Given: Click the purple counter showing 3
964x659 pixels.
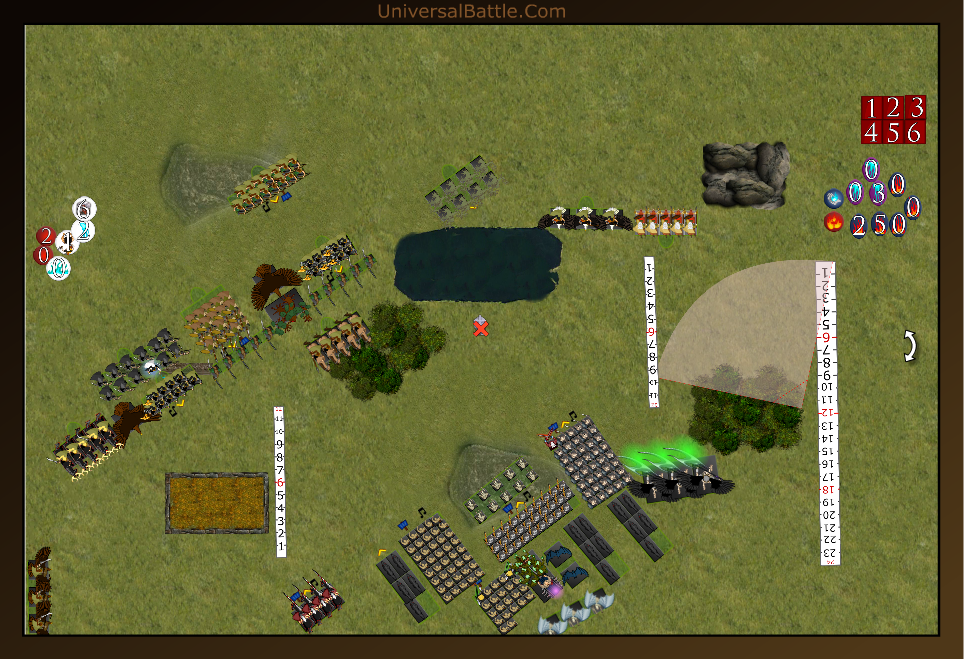Looking at the screenshot, I should click(x=877, y=194).
